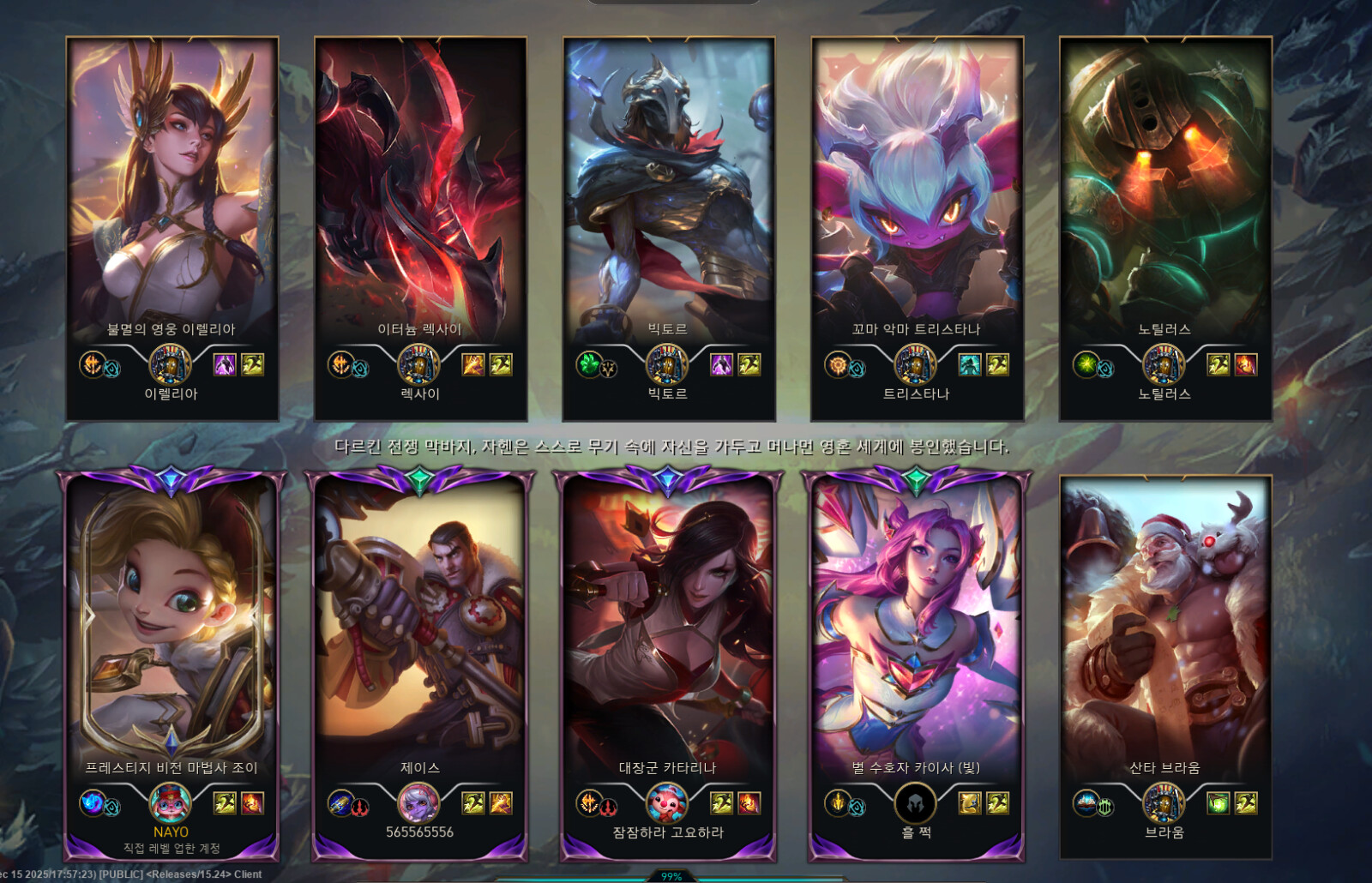This screenshot has width=1372, height=883.
Task: Choose the Viktor champion card
Action: 668,197
